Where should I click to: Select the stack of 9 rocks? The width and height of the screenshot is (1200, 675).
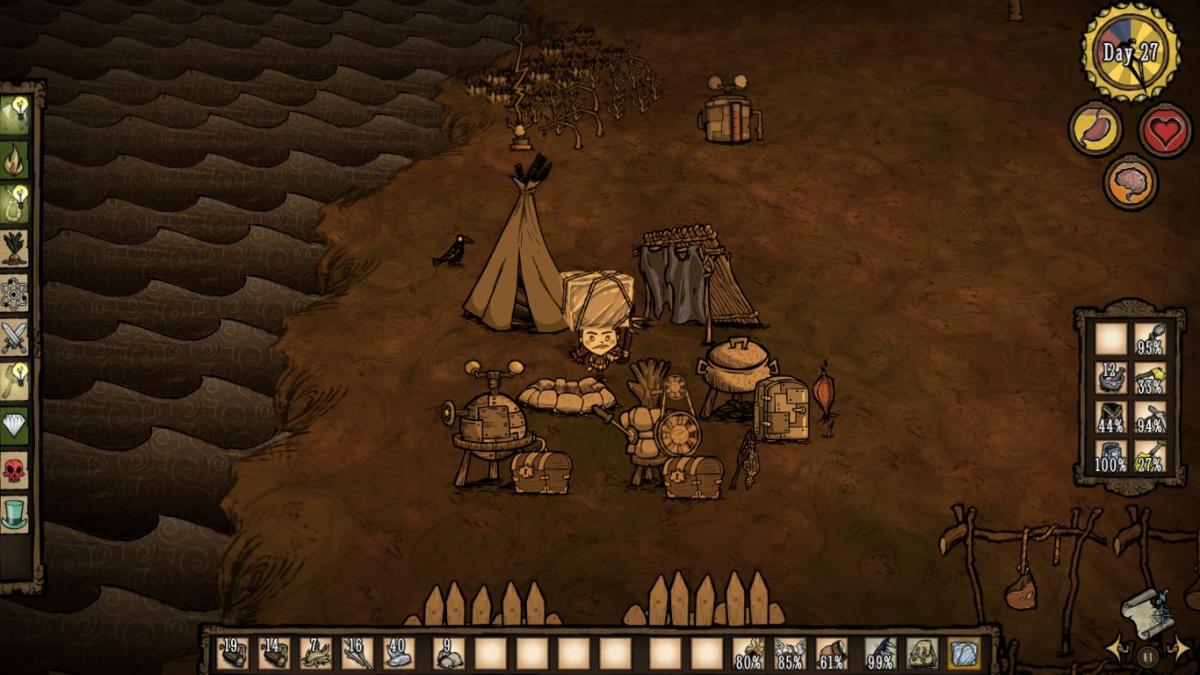point(449,653)
